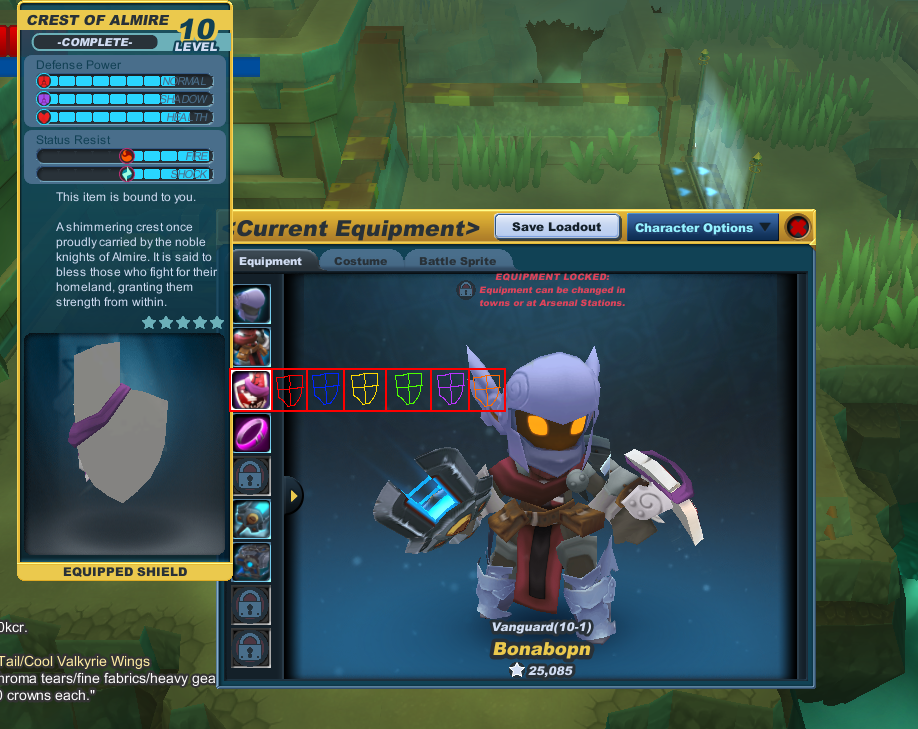
Task: Open the Character Options dropdown
Action: coord(703,227)
